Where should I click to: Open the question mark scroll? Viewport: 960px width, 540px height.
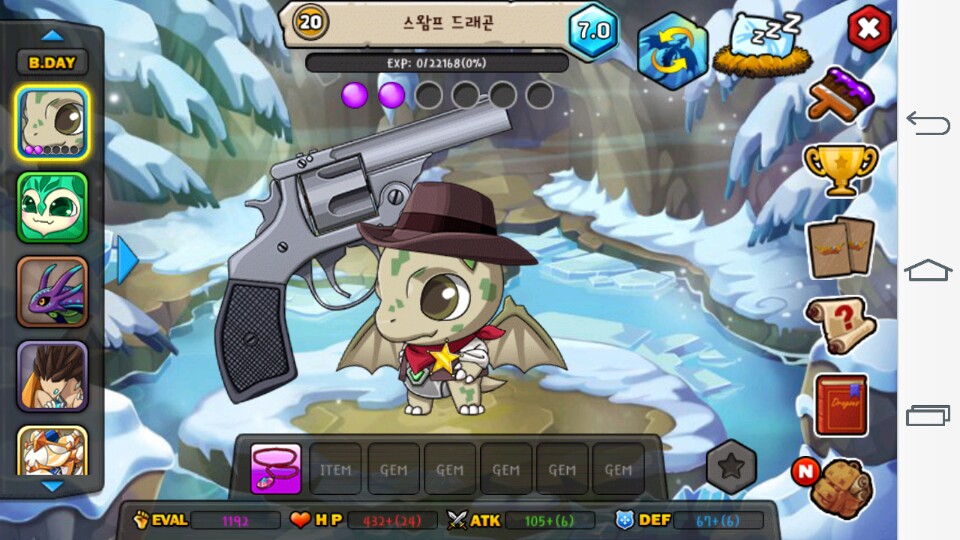840,324
